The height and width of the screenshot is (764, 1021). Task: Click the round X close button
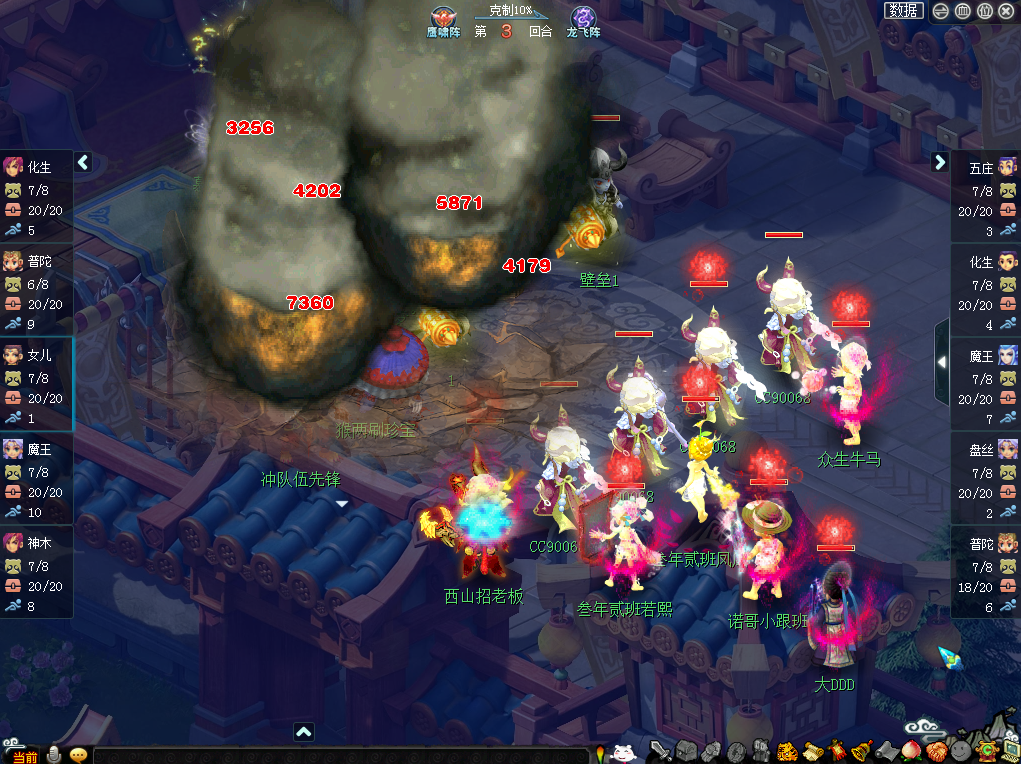coord(1008,11)
